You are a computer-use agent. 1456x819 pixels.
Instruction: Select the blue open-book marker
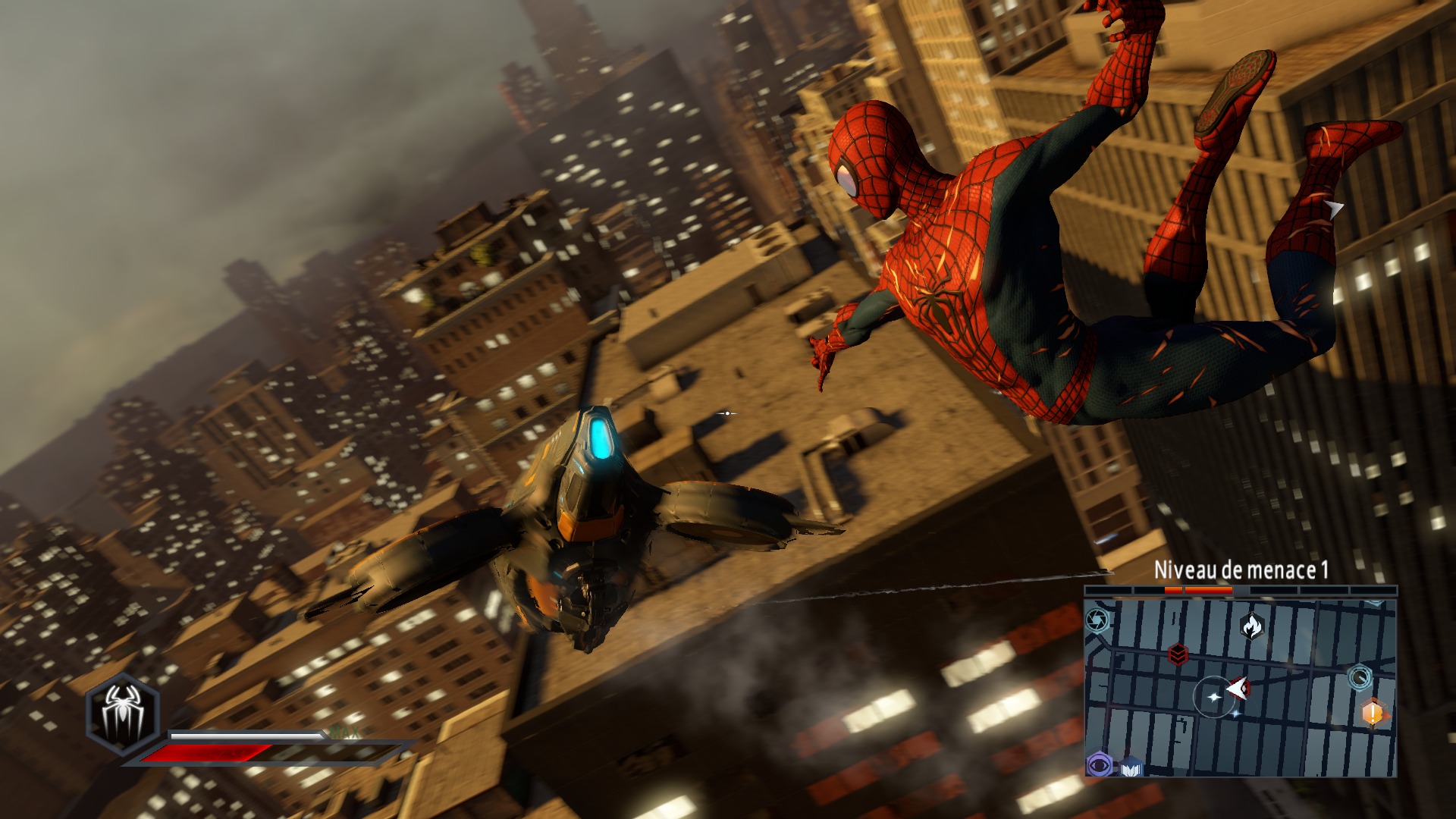tap(1132, 767)
